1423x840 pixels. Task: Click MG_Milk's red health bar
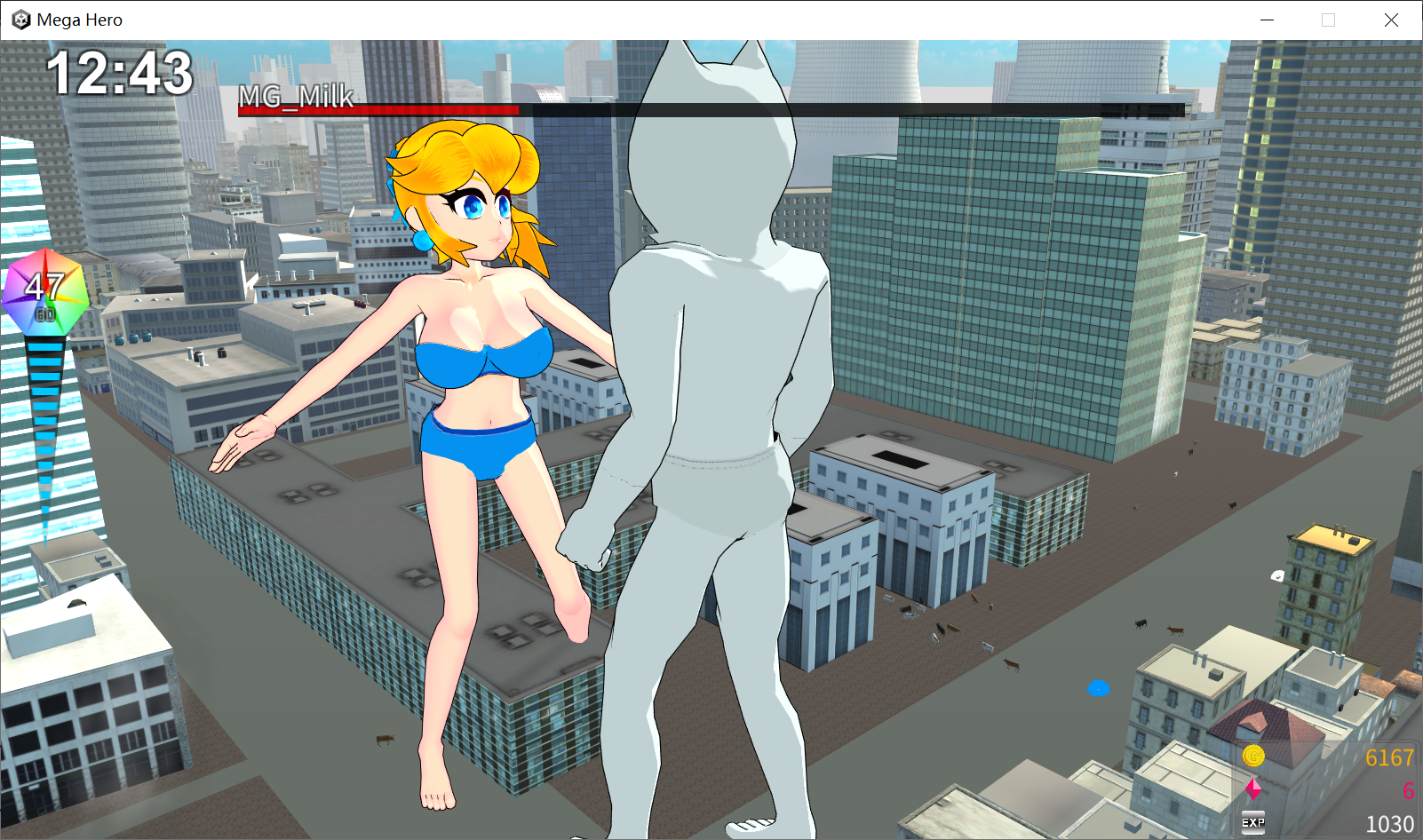(x=378, y=111)
